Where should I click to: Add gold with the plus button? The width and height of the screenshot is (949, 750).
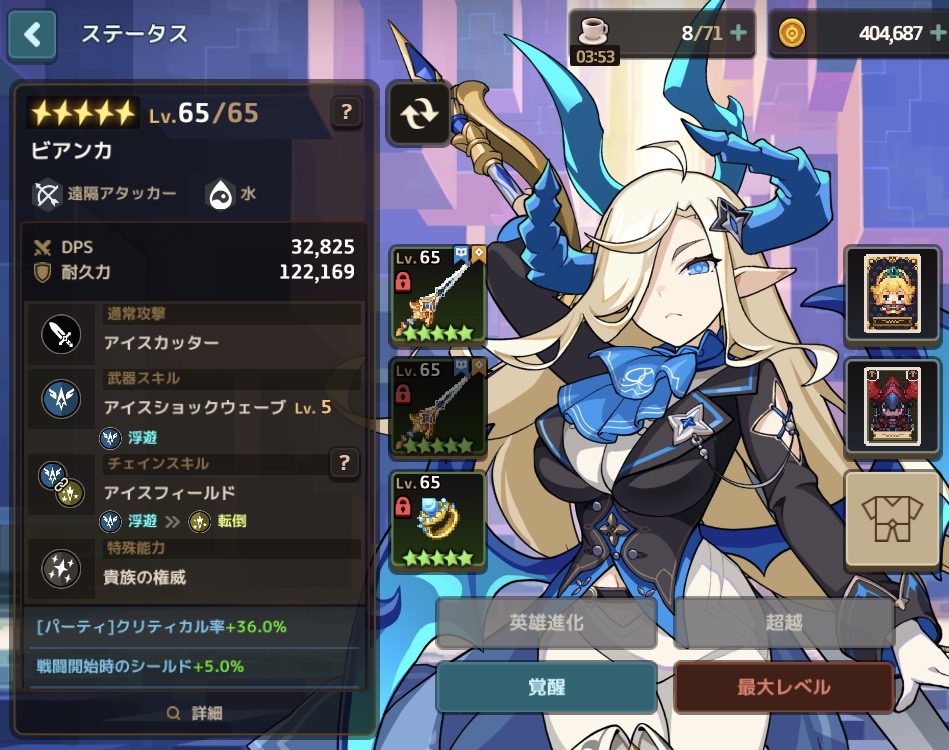[937, 33]
